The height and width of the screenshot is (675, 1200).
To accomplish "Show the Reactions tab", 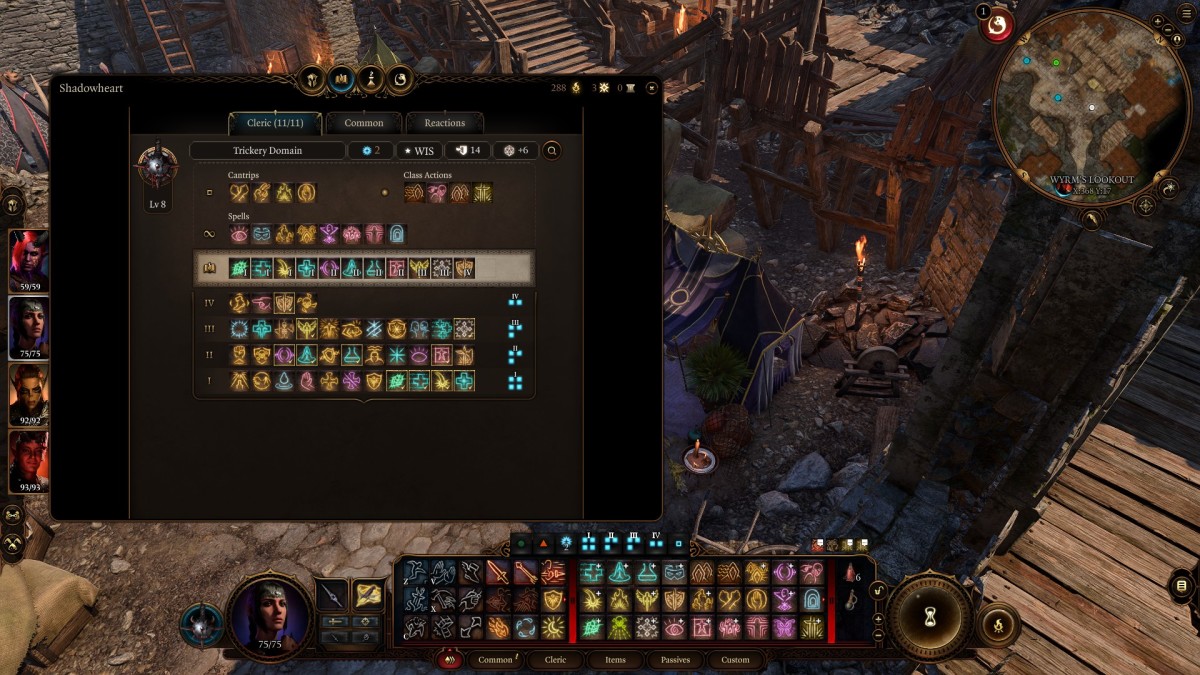I will point(444,123).
